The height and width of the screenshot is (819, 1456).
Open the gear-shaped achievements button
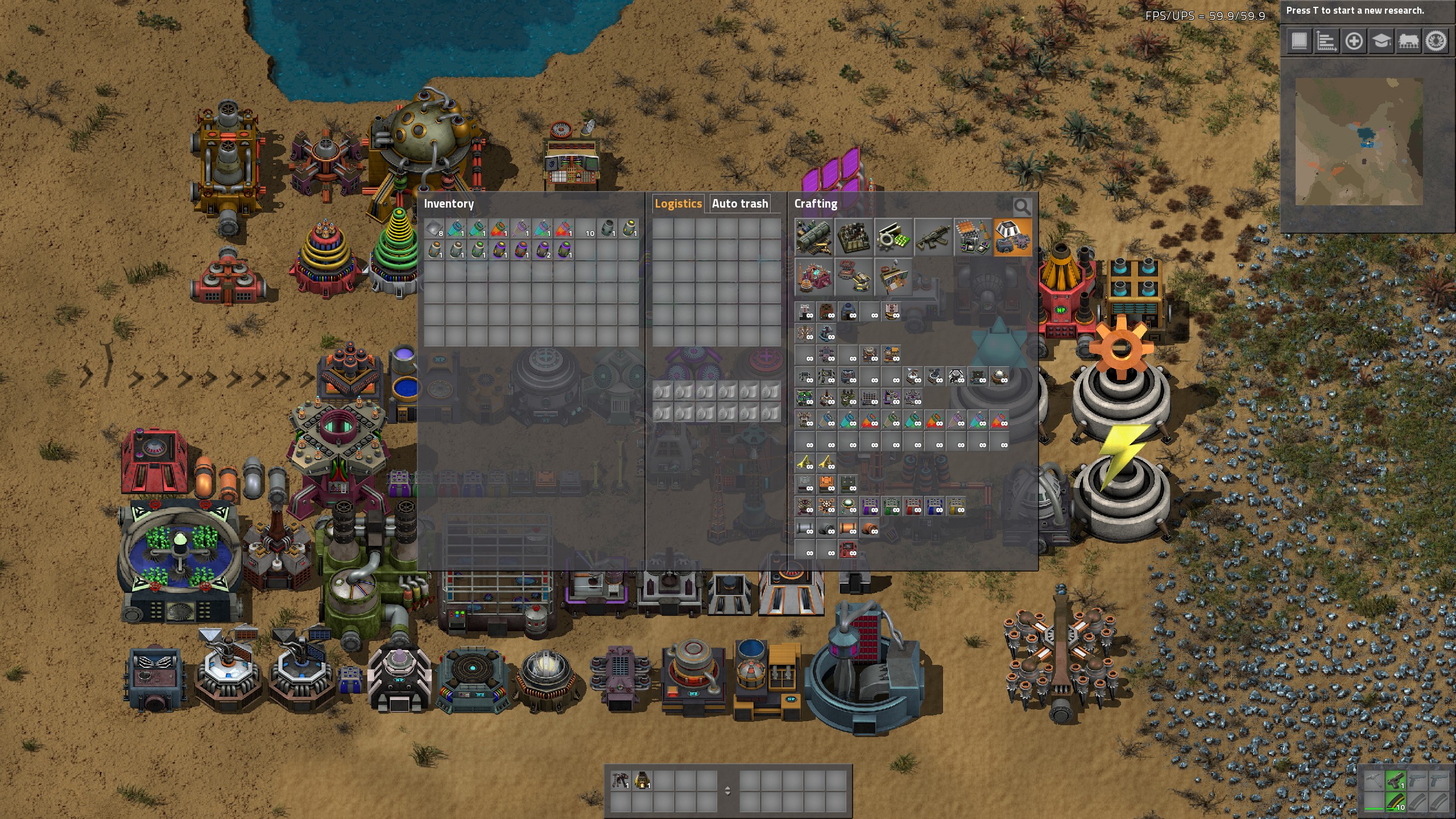click(x=1436, y=41)
